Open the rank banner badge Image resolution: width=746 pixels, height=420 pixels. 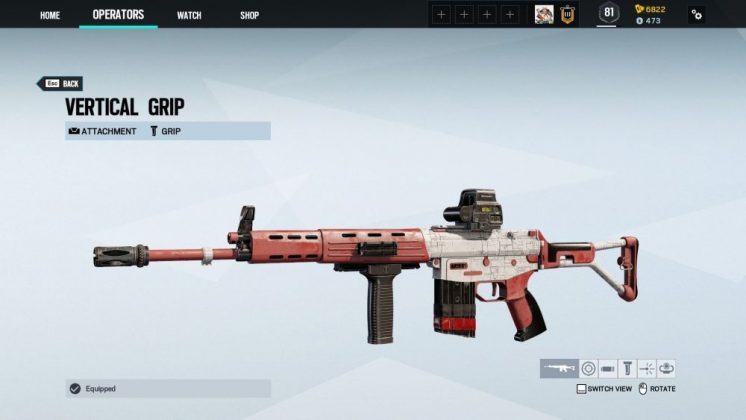coord(567,14)
